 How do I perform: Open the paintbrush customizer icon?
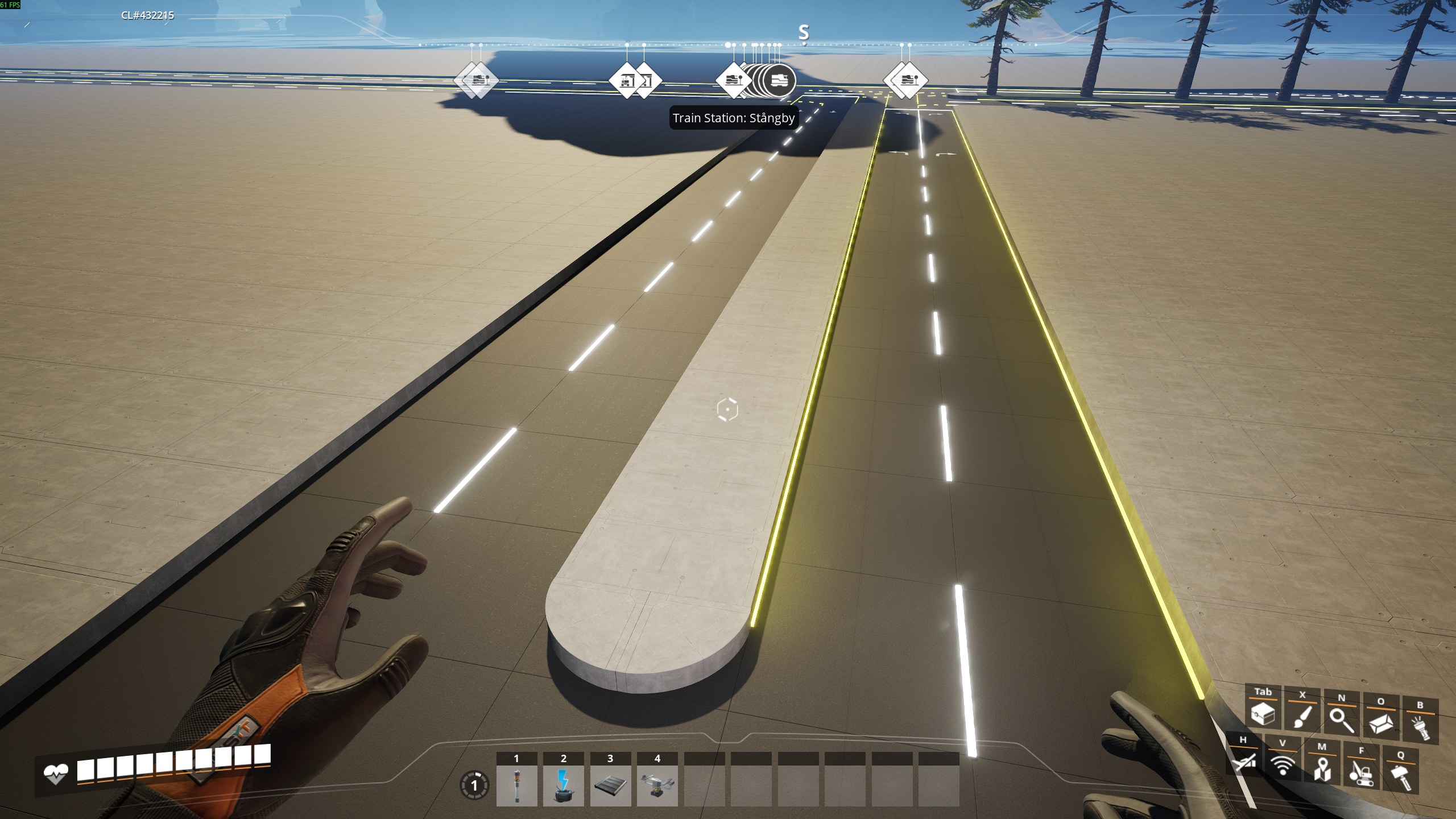coord(1302,717)
